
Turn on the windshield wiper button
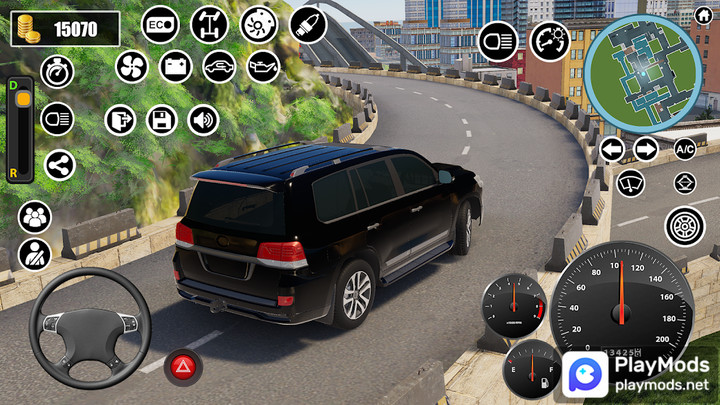coord(630,183)
